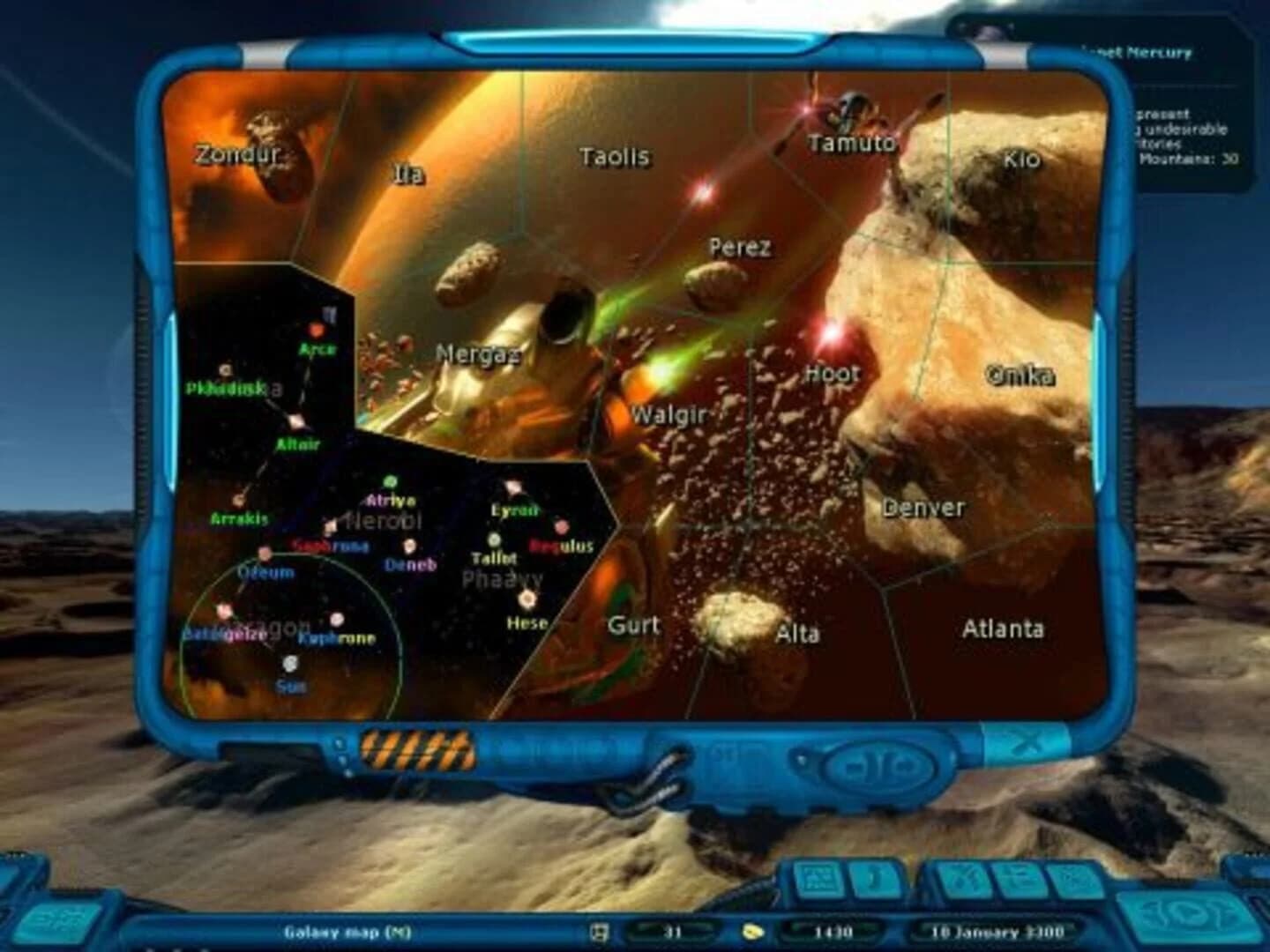Select the Hoot sector
The width and height of the screenshot is (1270, 952).
[832, 374]
